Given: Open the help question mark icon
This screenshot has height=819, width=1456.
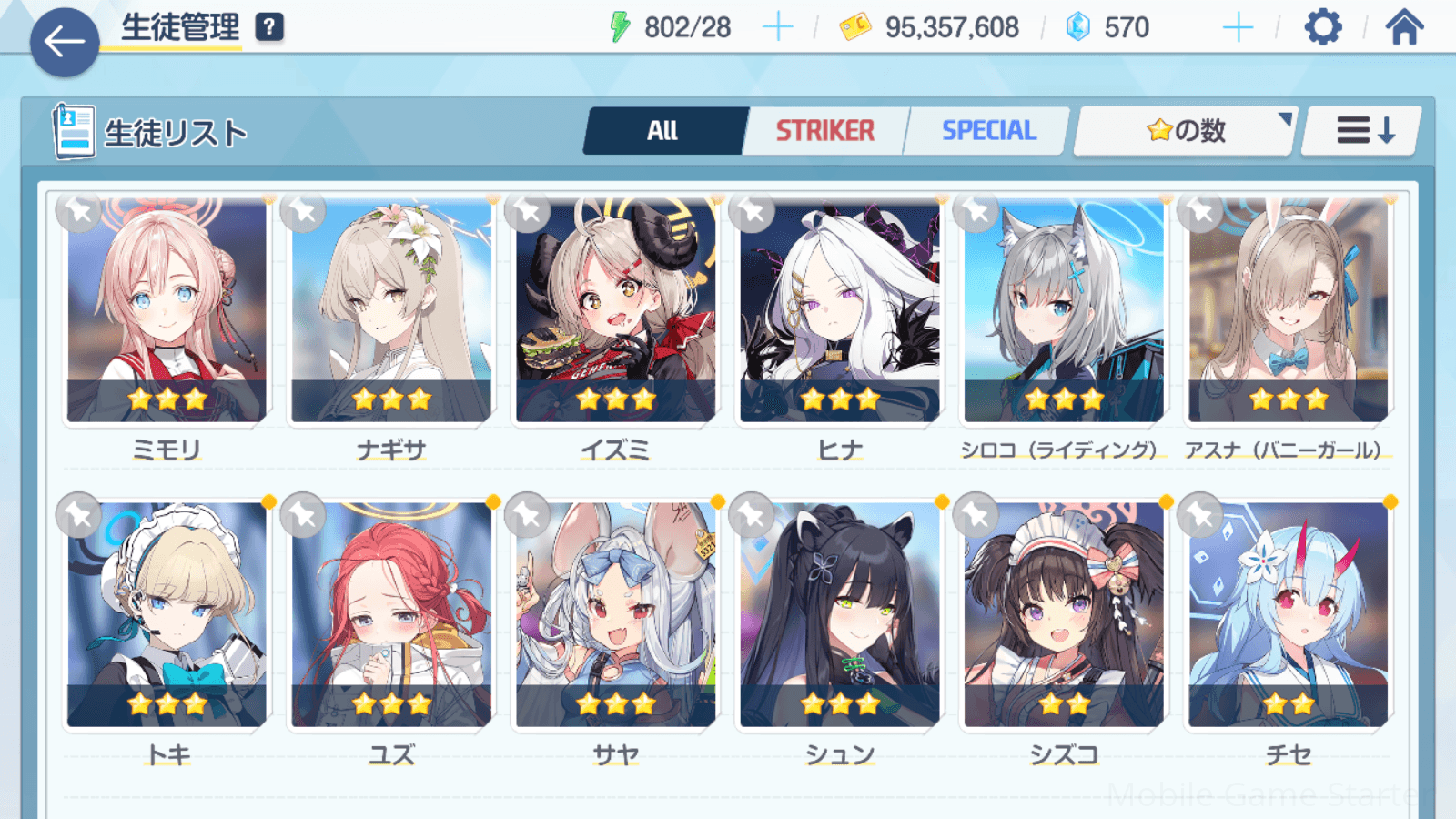Looking at the screenshot, I should point(269,27).
